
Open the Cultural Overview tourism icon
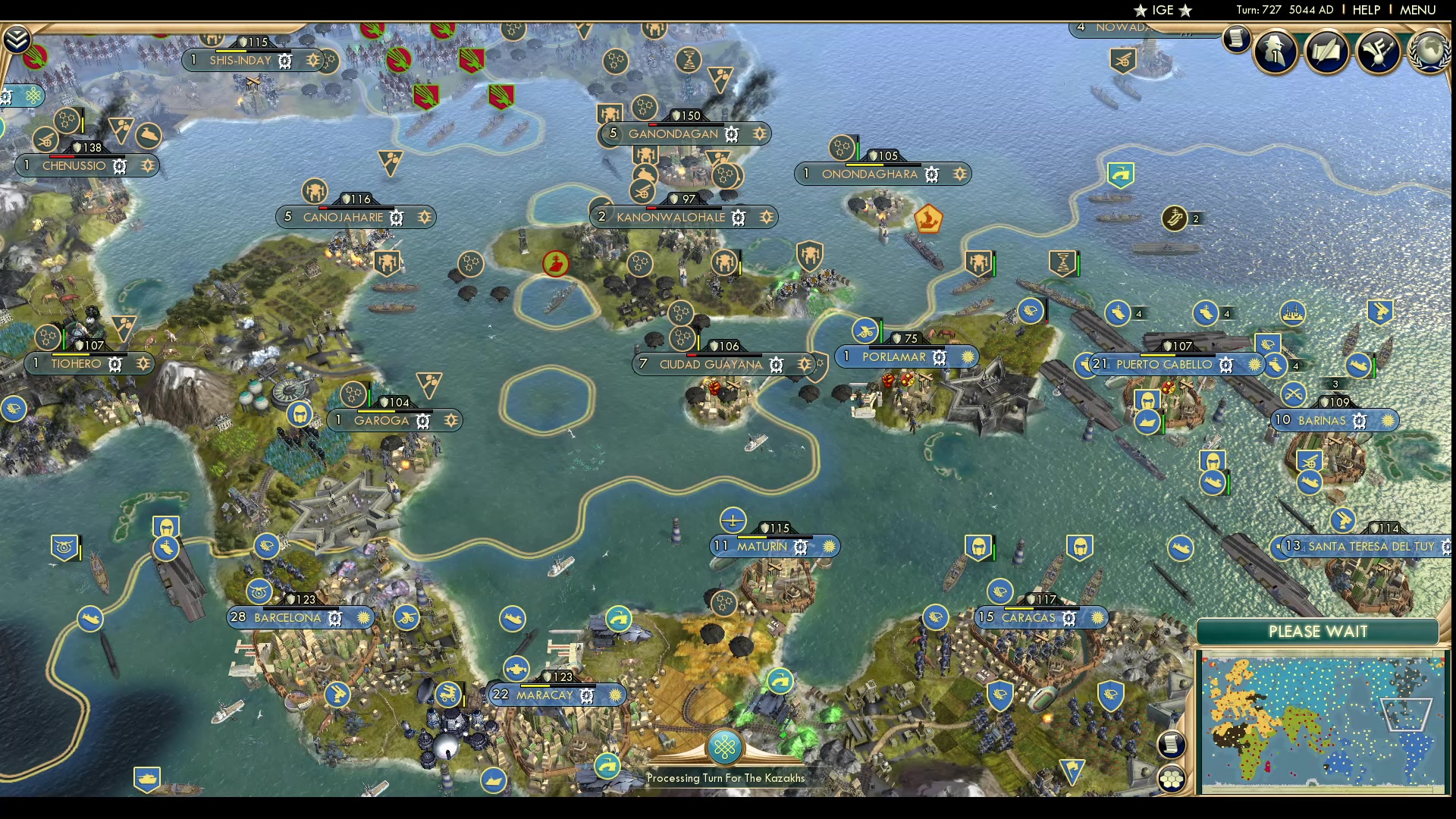tap(1378, 51)
